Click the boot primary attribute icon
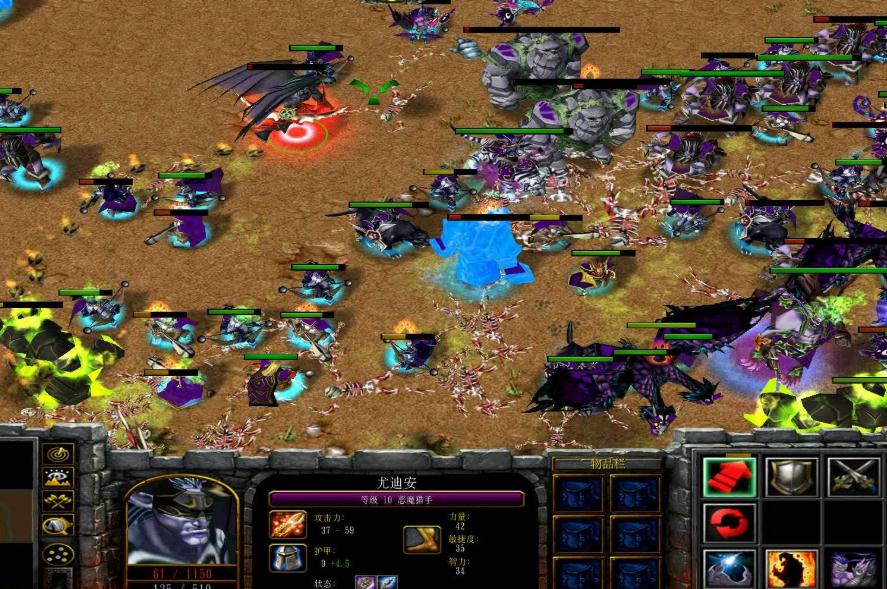Image resolution: width=887 pixels, height=589 pixels. [x=421, y=539]
